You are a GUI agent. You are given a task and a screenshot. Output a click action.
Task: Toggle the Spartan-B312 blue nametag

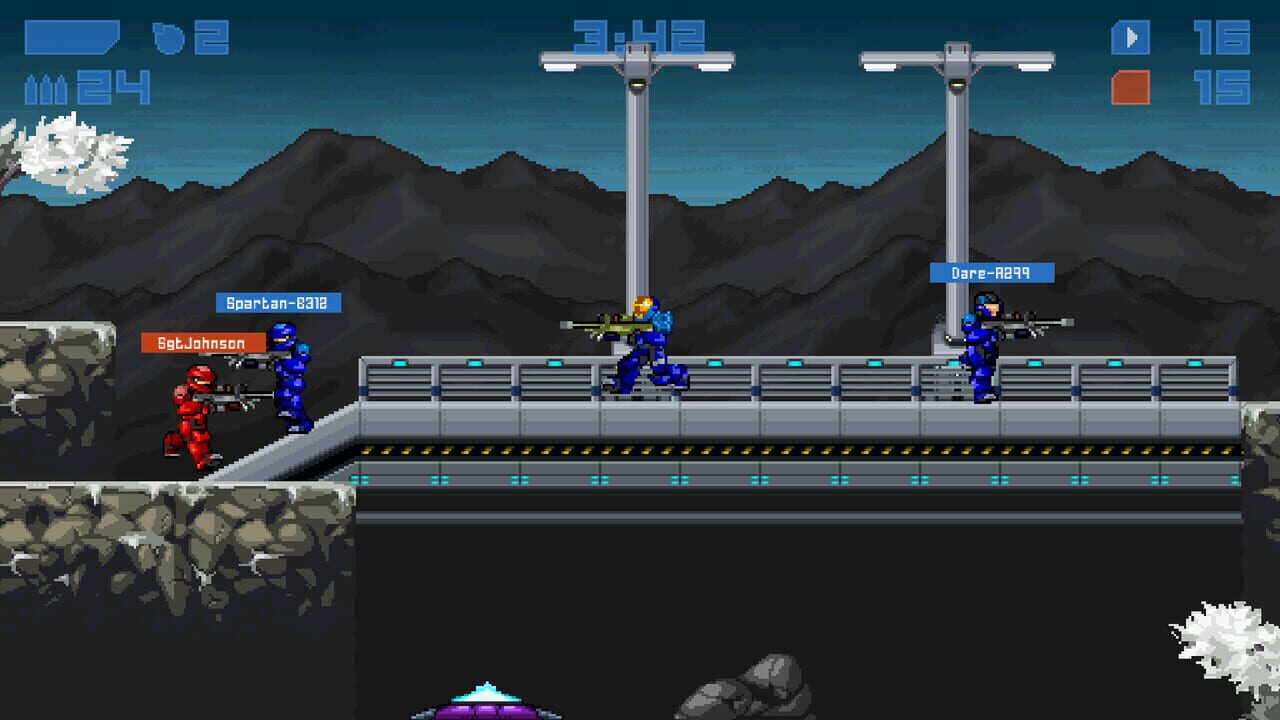(280, 302)
